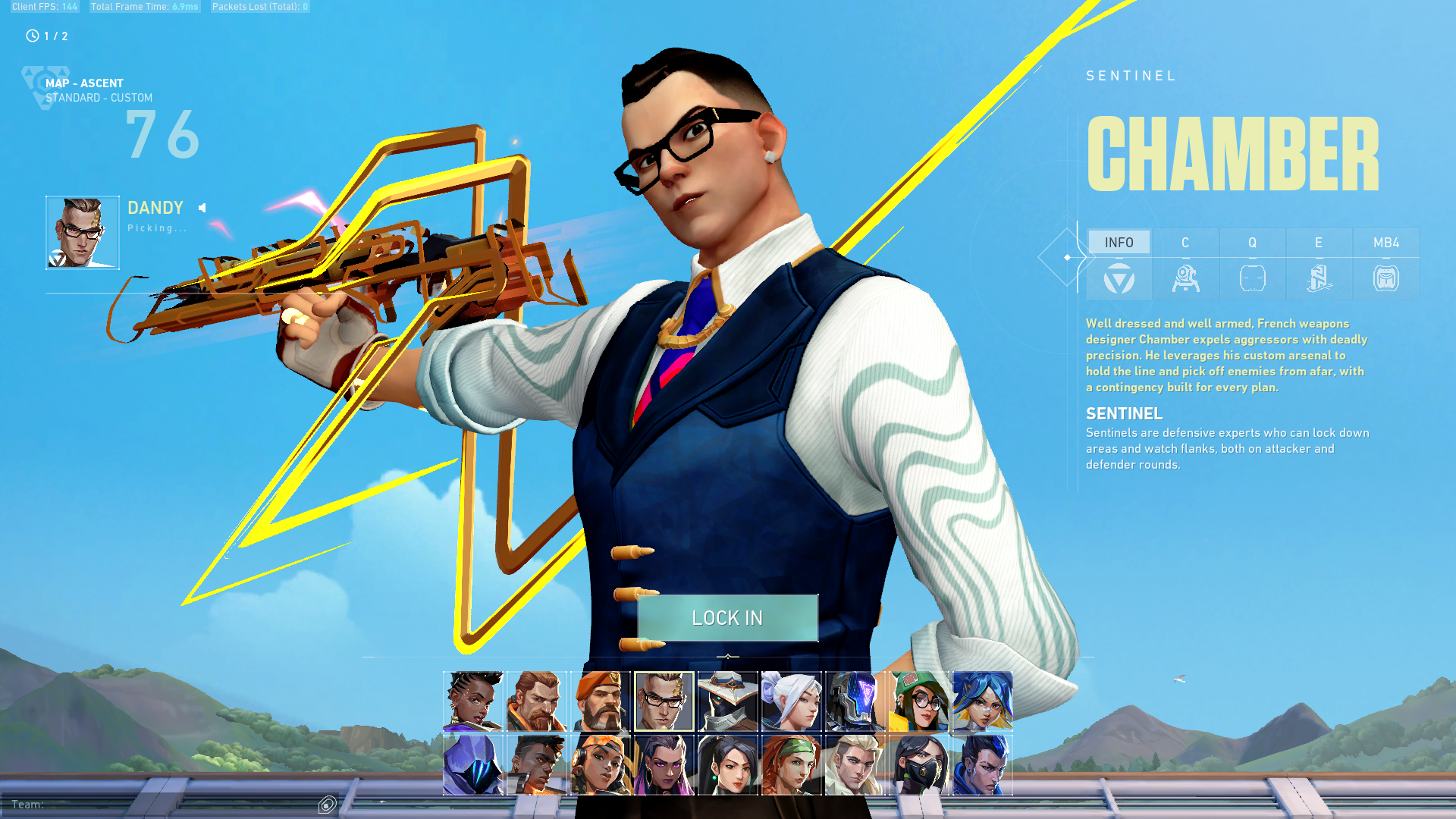
Task: Click the Team field at the bottom left
Action: coord(30,805)
